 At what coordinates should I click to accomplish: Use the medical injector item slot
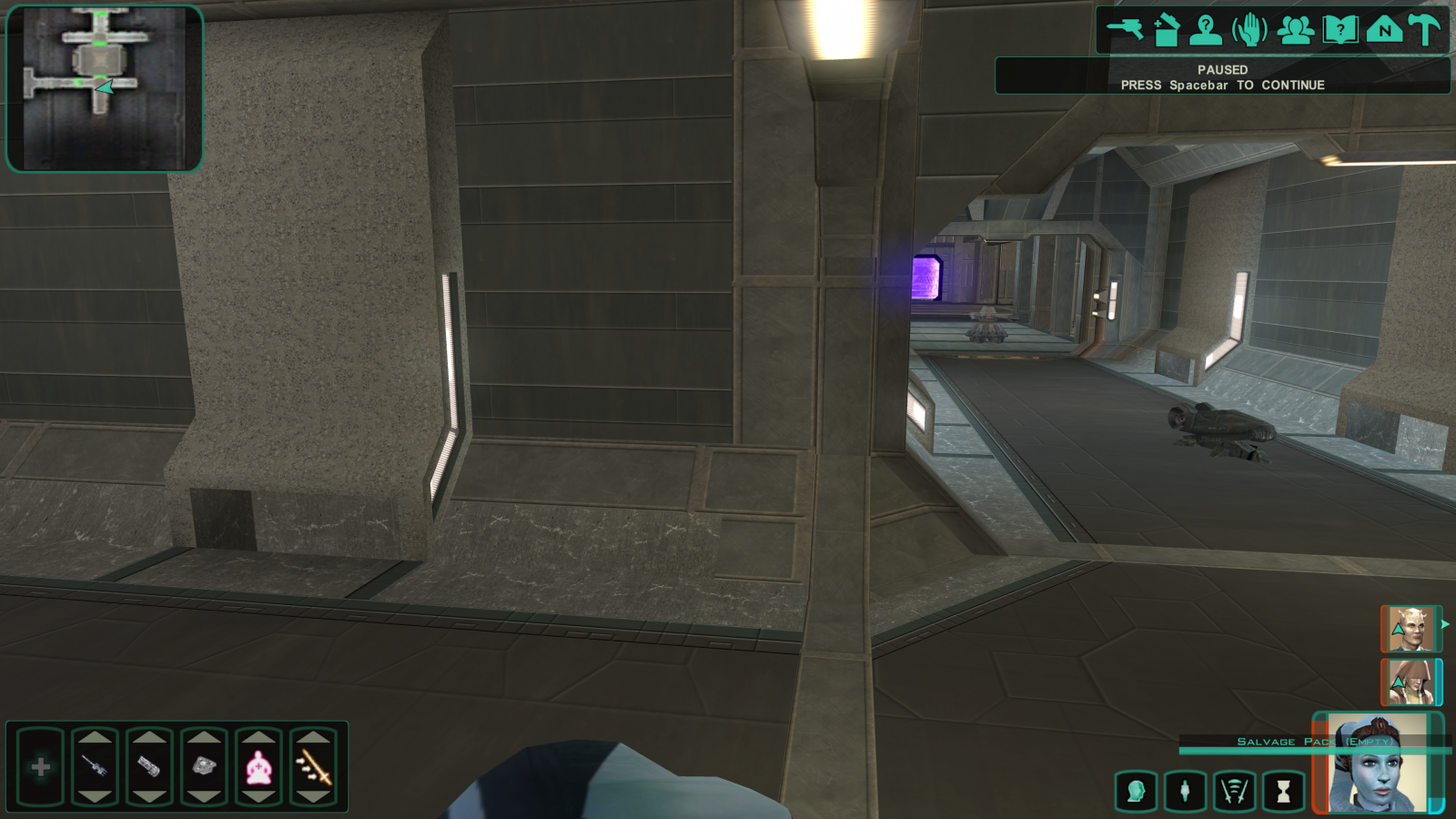coord(95,767)
